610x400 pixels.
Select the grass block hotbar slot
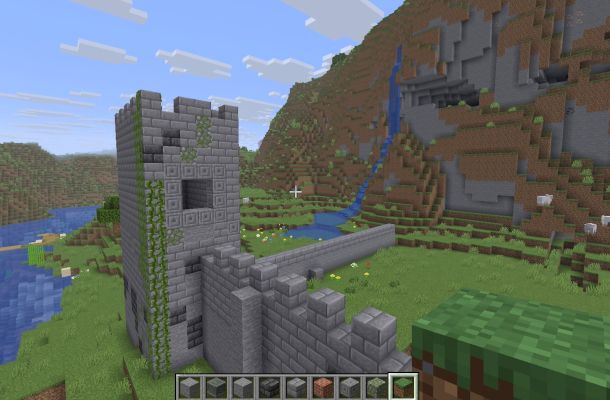[403, 387]
